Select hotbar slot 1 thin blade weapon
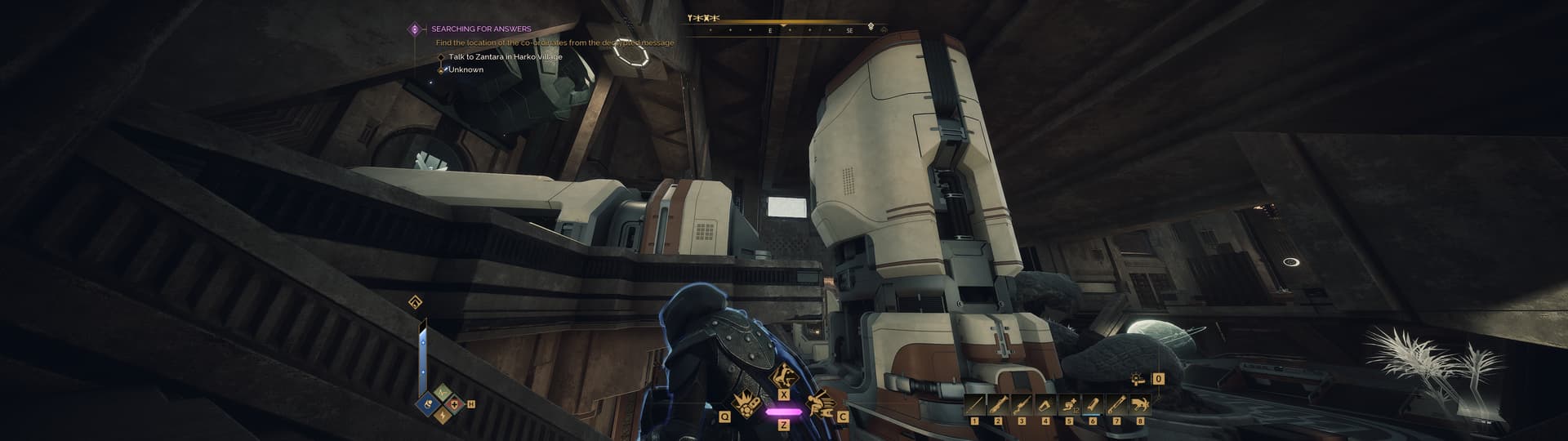 pyautogui.click(x=974, y=404)
